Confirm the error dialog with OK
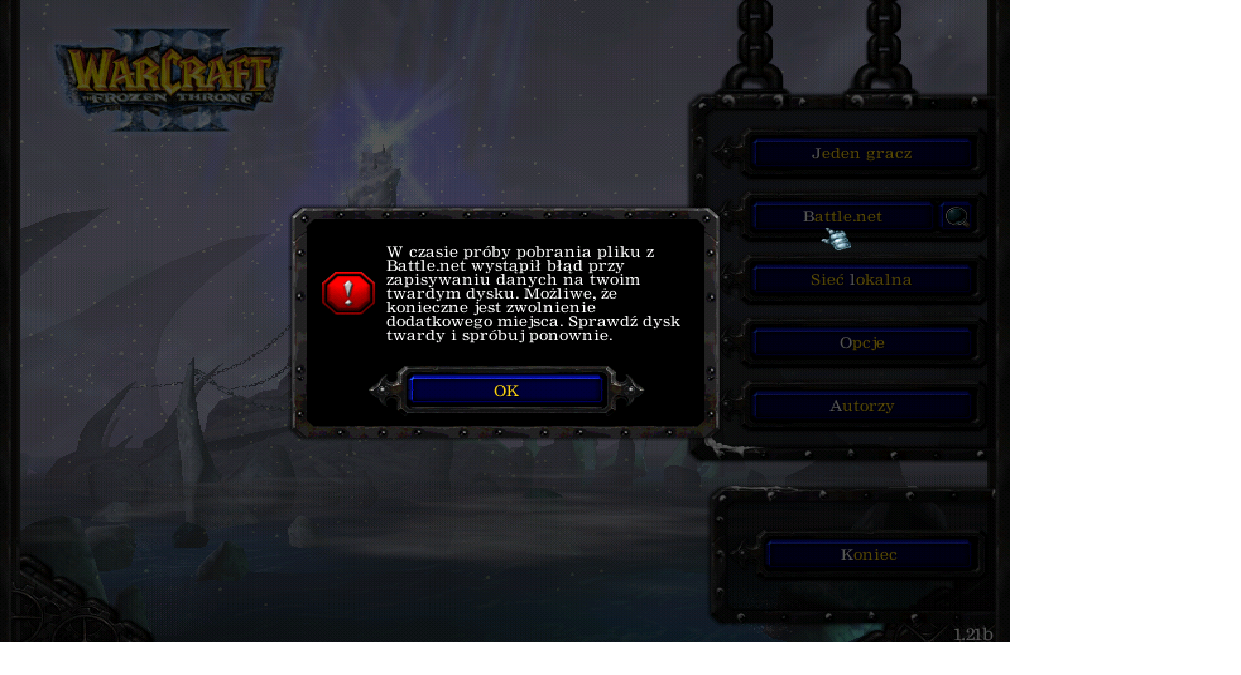The height and width of the screenshot is (675, 1241). (x=506, y=390)
